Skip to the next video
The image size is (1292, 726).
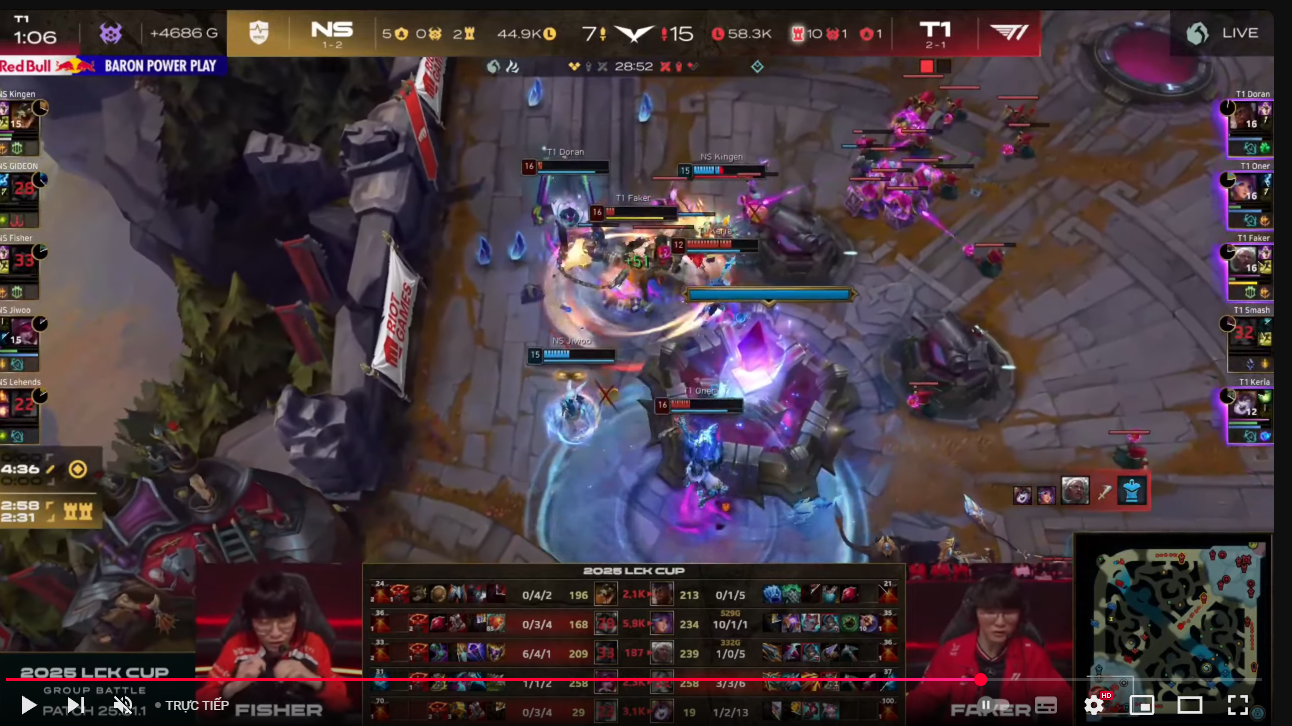click(x=76, y=705)
